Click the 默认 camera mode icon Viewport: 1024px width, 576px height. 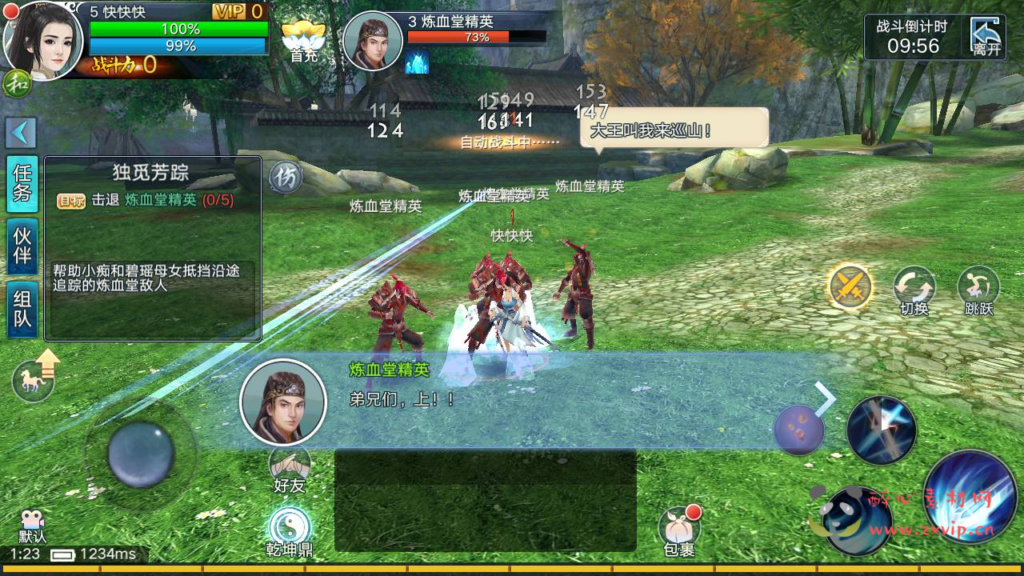pos(32,524)
